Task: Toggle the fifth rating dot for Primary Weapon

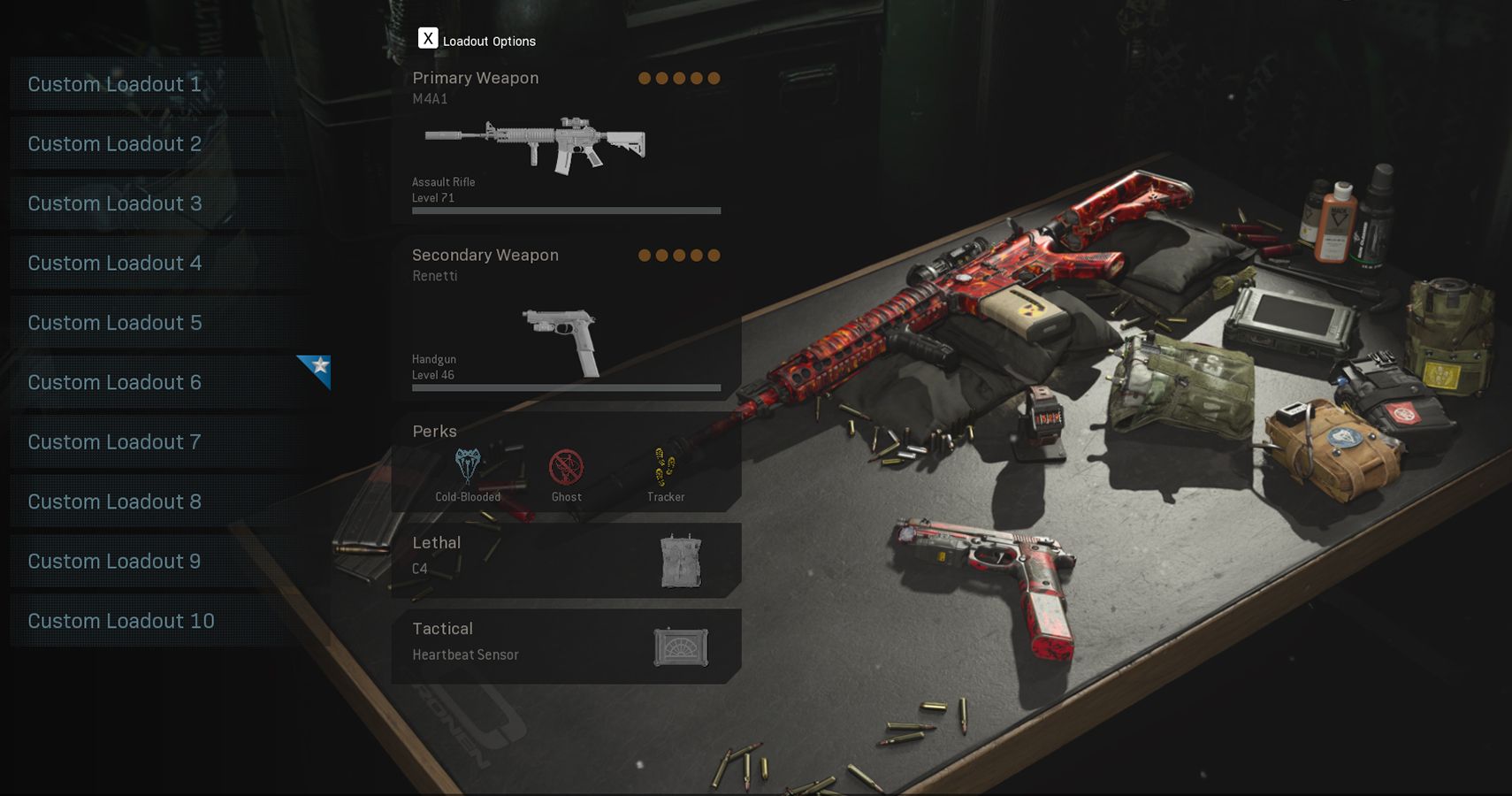Action: point(713,78)
